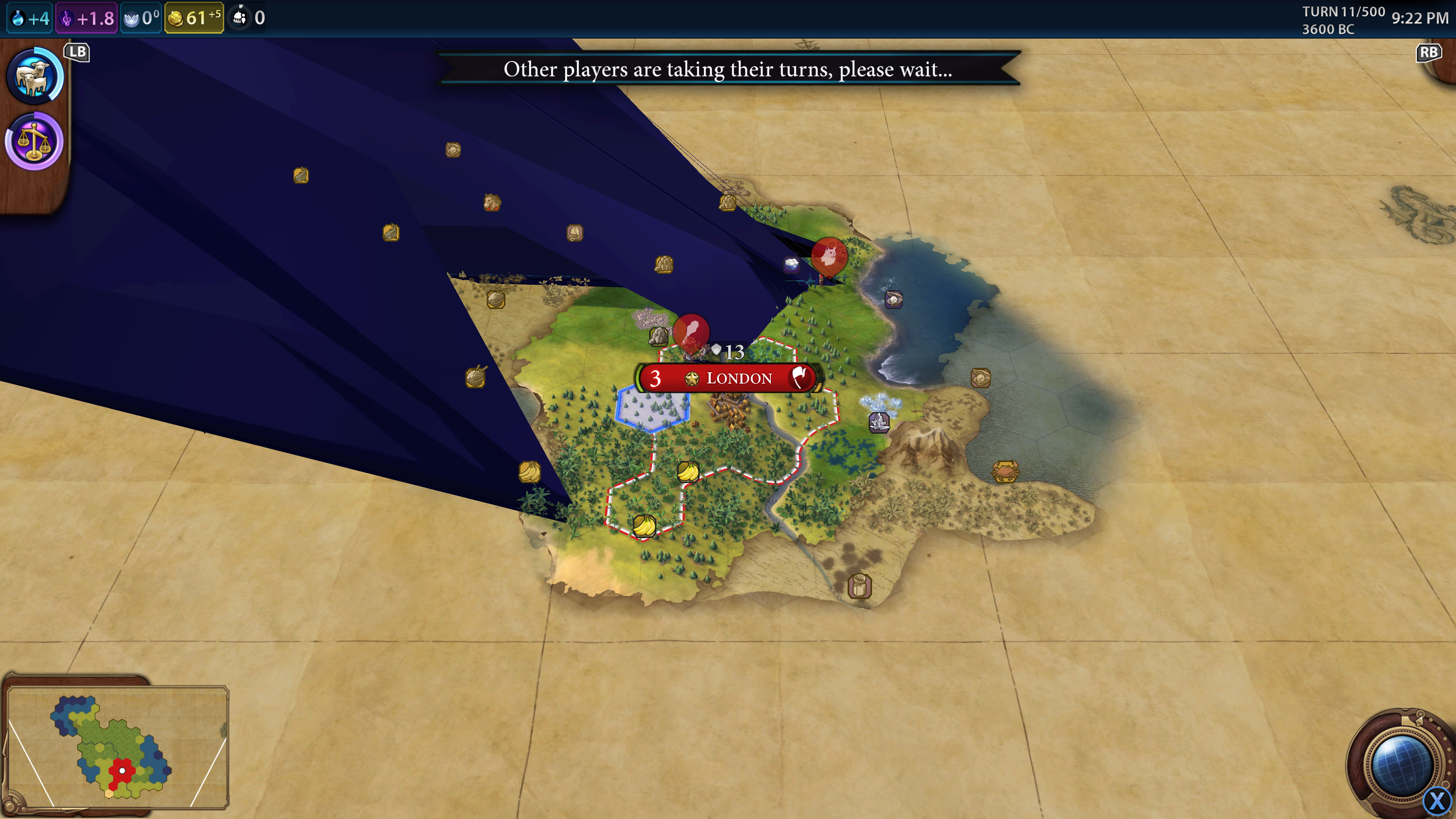Open the faith yield in top bar
The height and width of the screenshot is (819, 1456).
141,18
